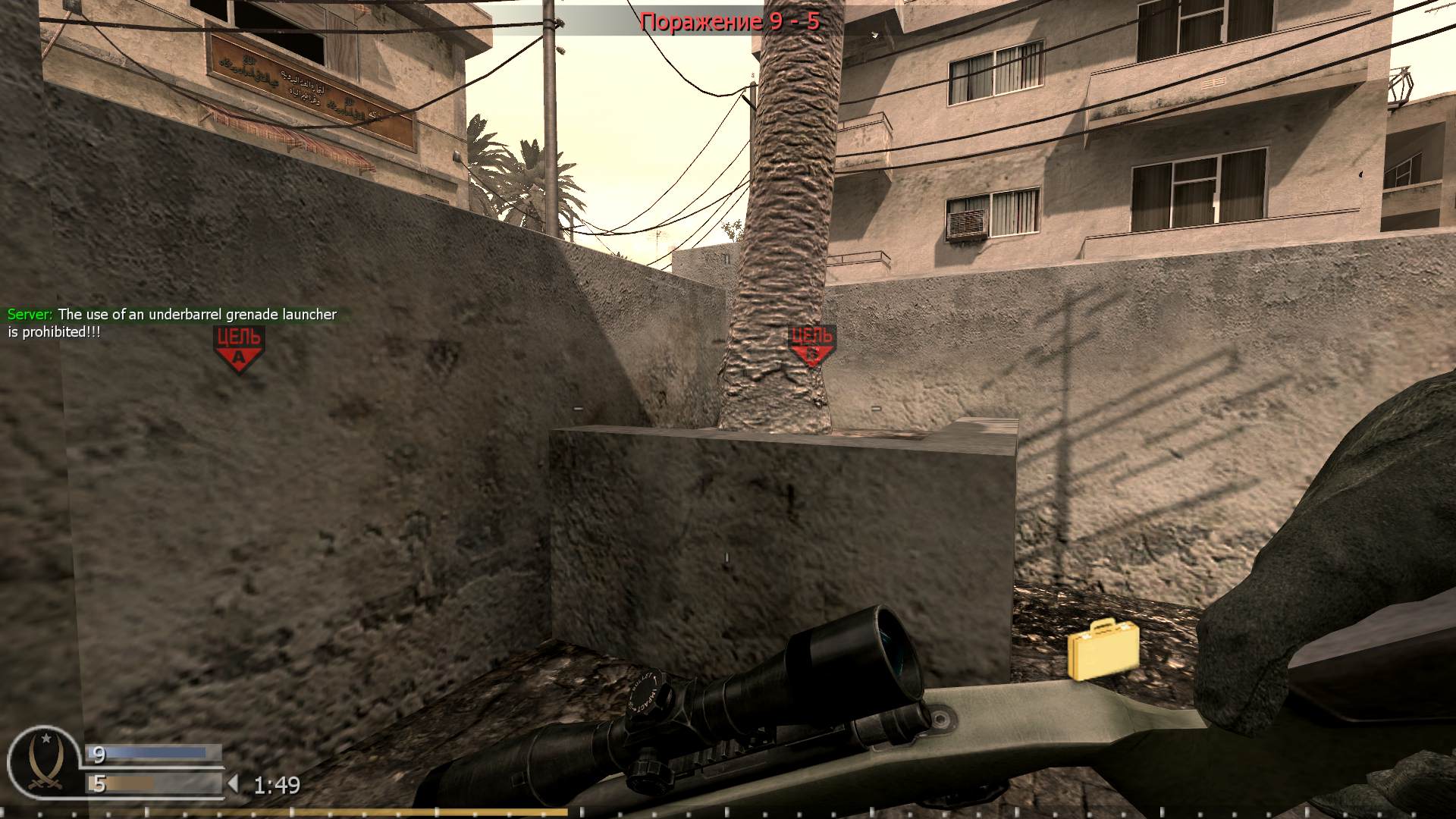This screenshot has width=1456, height=819.
Task: Click the letter A inside ЦЕЛЬ A marker
Action: click(239, 358)
